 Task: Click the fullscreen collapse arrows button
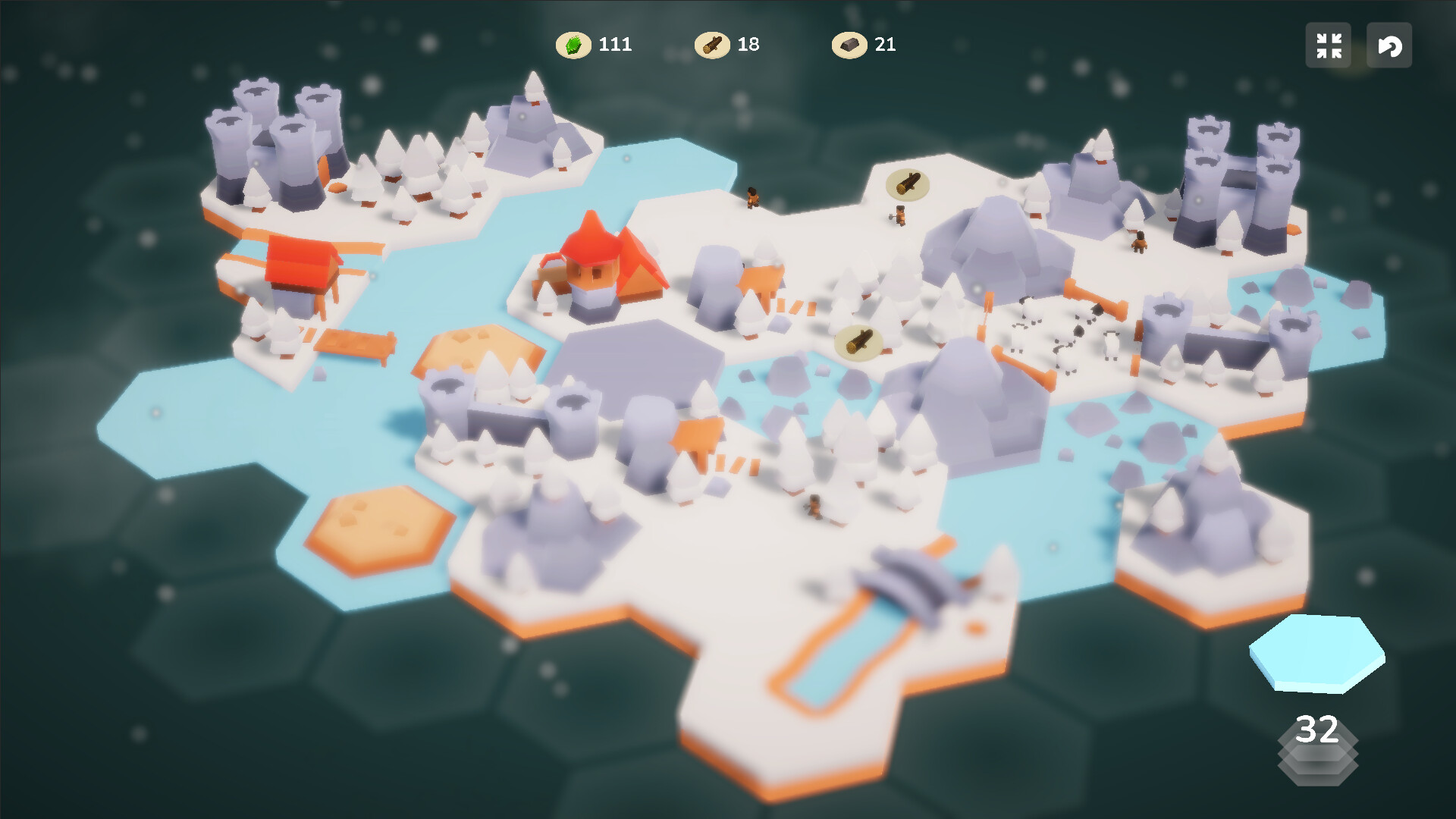1328,45
